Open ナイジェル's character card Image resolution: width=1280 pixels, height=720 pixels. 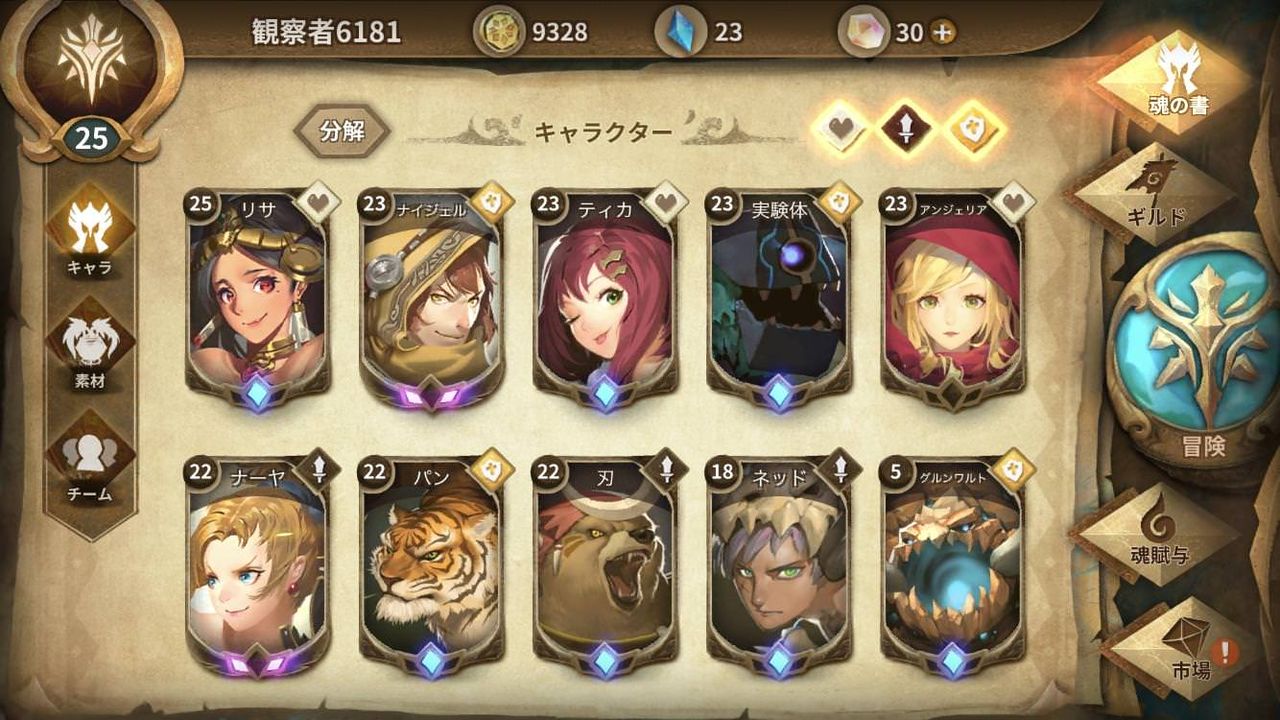point(429,300)
